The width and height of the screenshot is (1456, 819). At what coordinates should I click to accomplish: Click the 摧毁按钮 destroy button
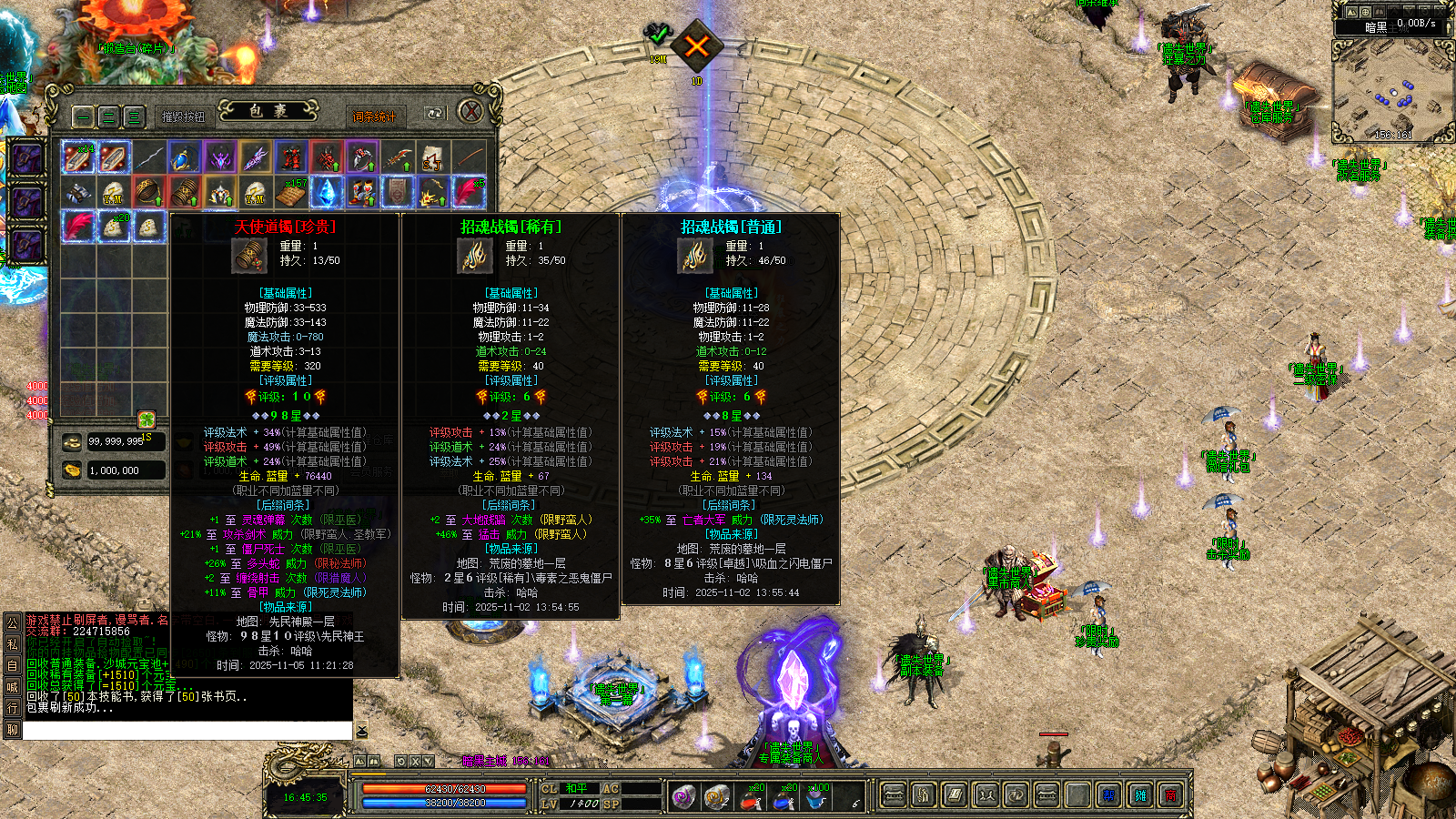(184, 116)
